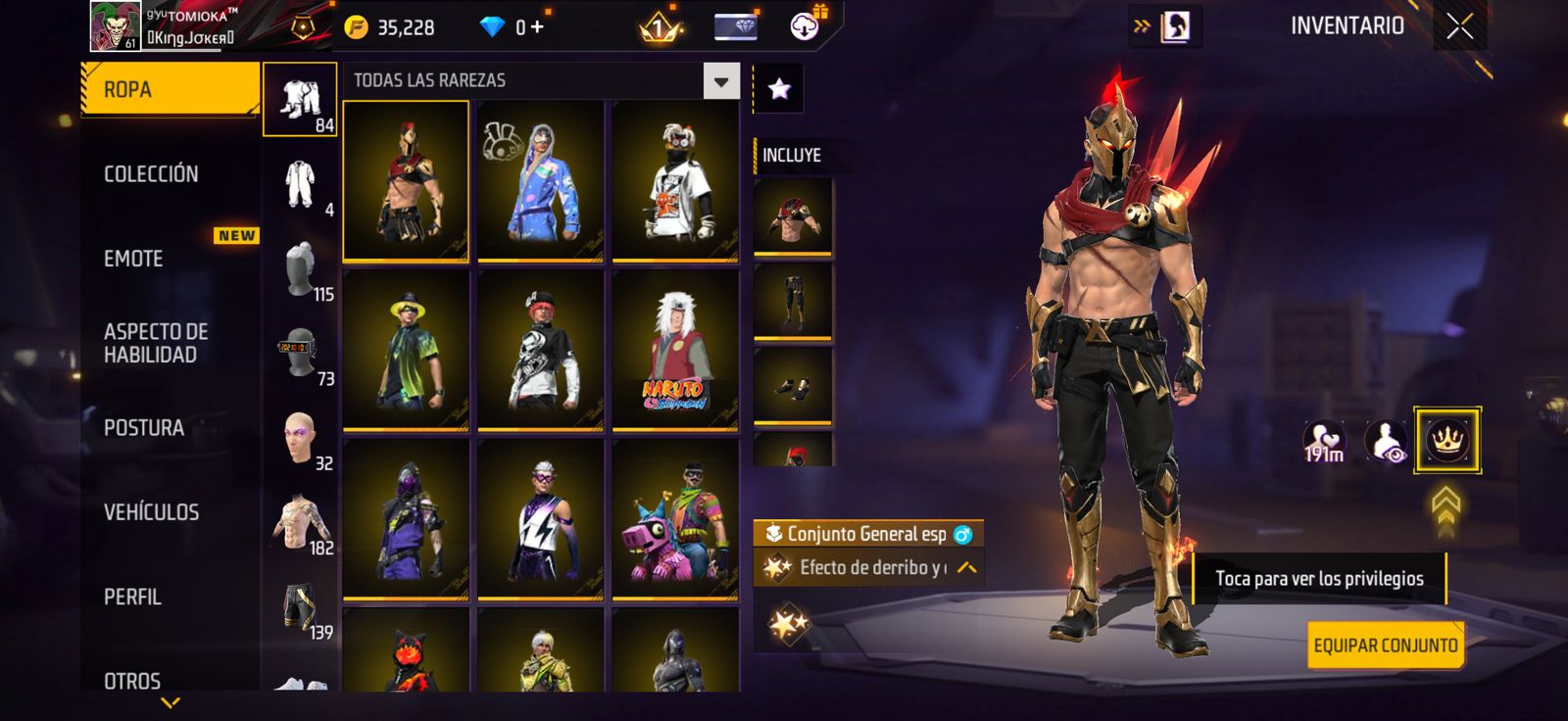The image size is (1568, 721).
Task: Toggle the star favorites filter
Action: tap(779, 89)
